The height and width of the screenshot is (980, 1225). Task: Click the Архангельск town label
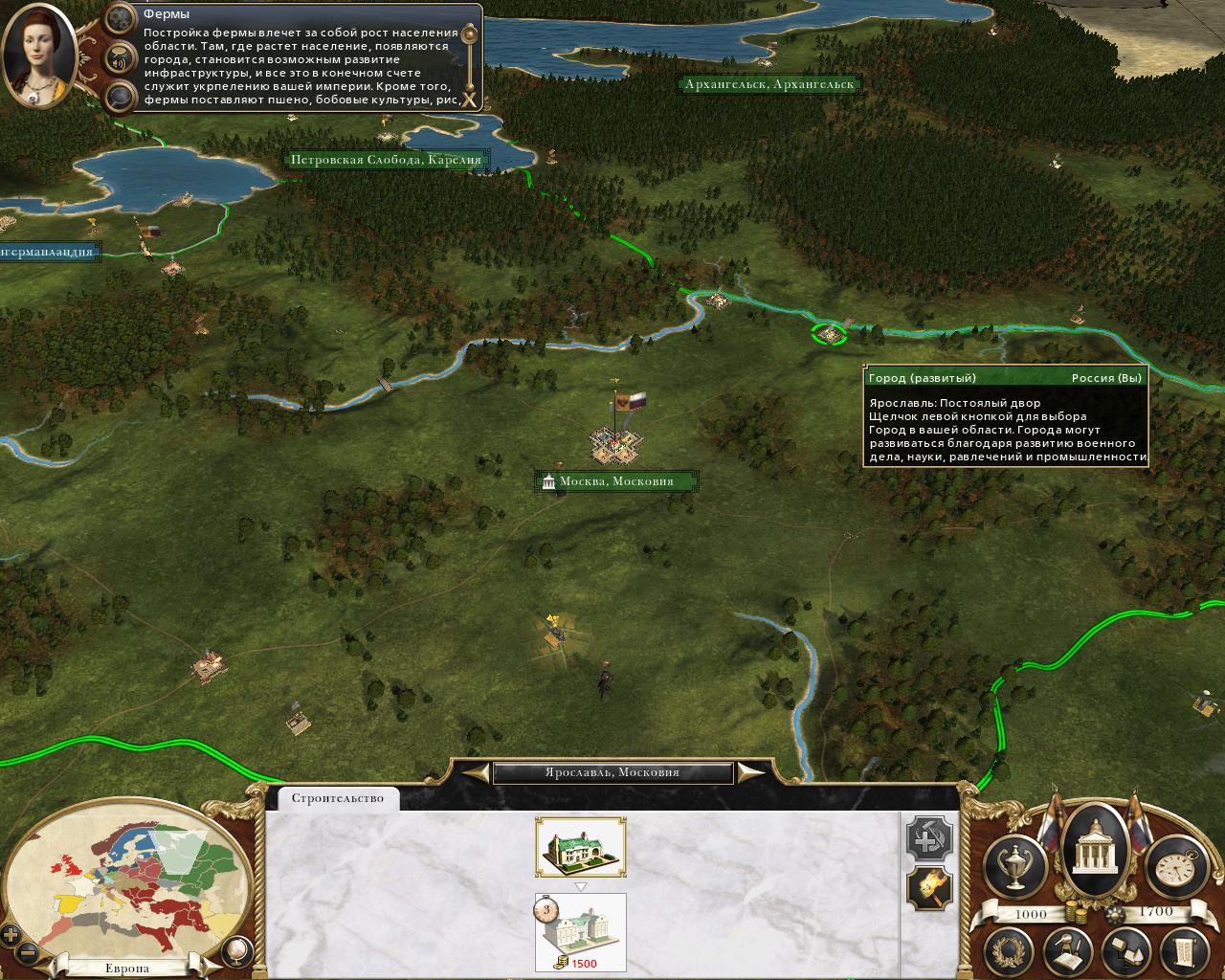(768, 84)
